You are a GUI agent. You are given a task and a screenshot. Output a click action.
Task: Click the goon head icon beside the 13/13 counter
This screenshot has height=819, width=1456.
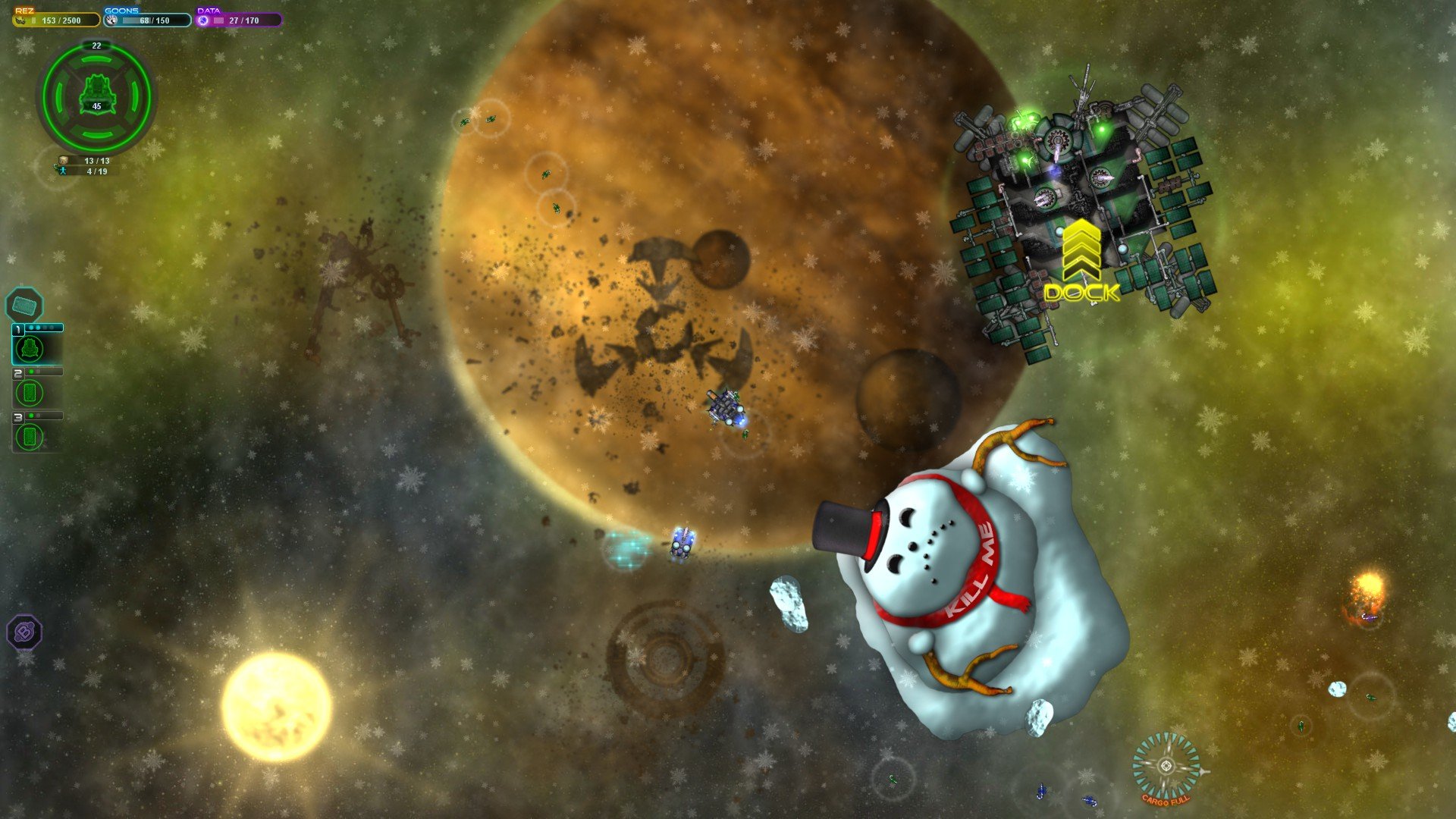(x=64, y=160)
